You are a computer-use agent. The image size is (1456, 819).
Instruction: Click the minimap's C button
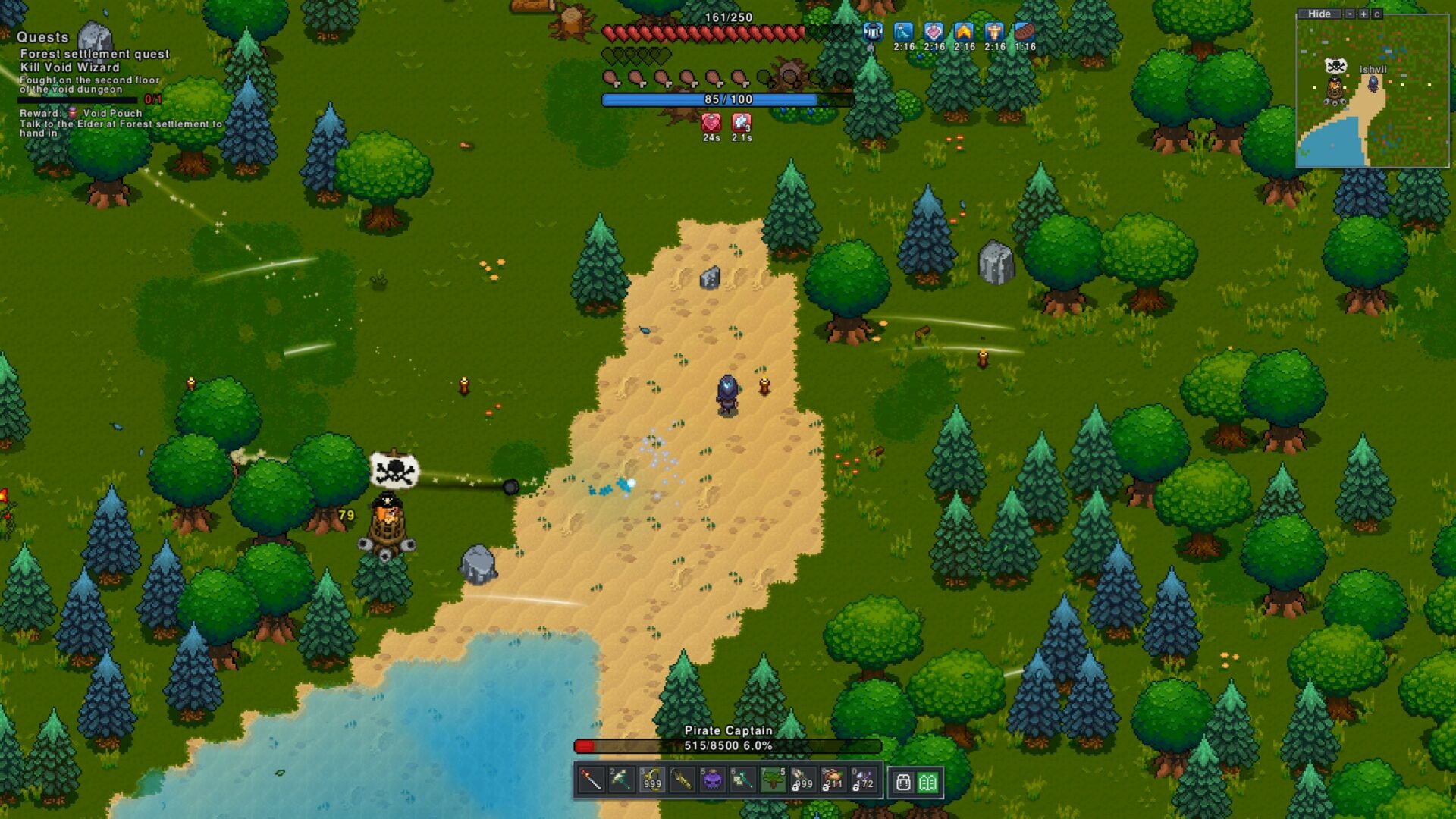click(x=1377, y=14)
